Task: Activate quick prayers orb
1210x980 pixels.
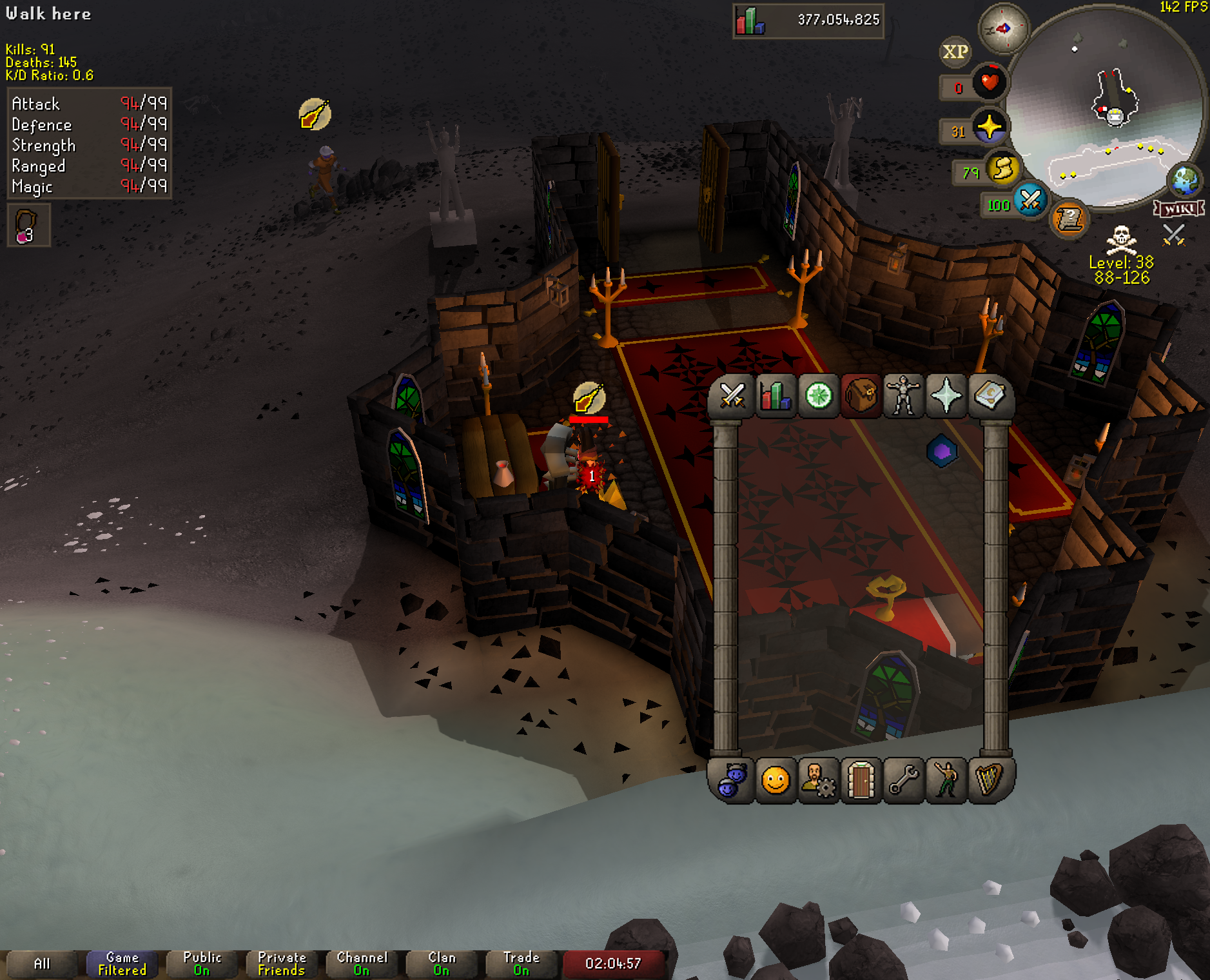Action: pos(989,126)
